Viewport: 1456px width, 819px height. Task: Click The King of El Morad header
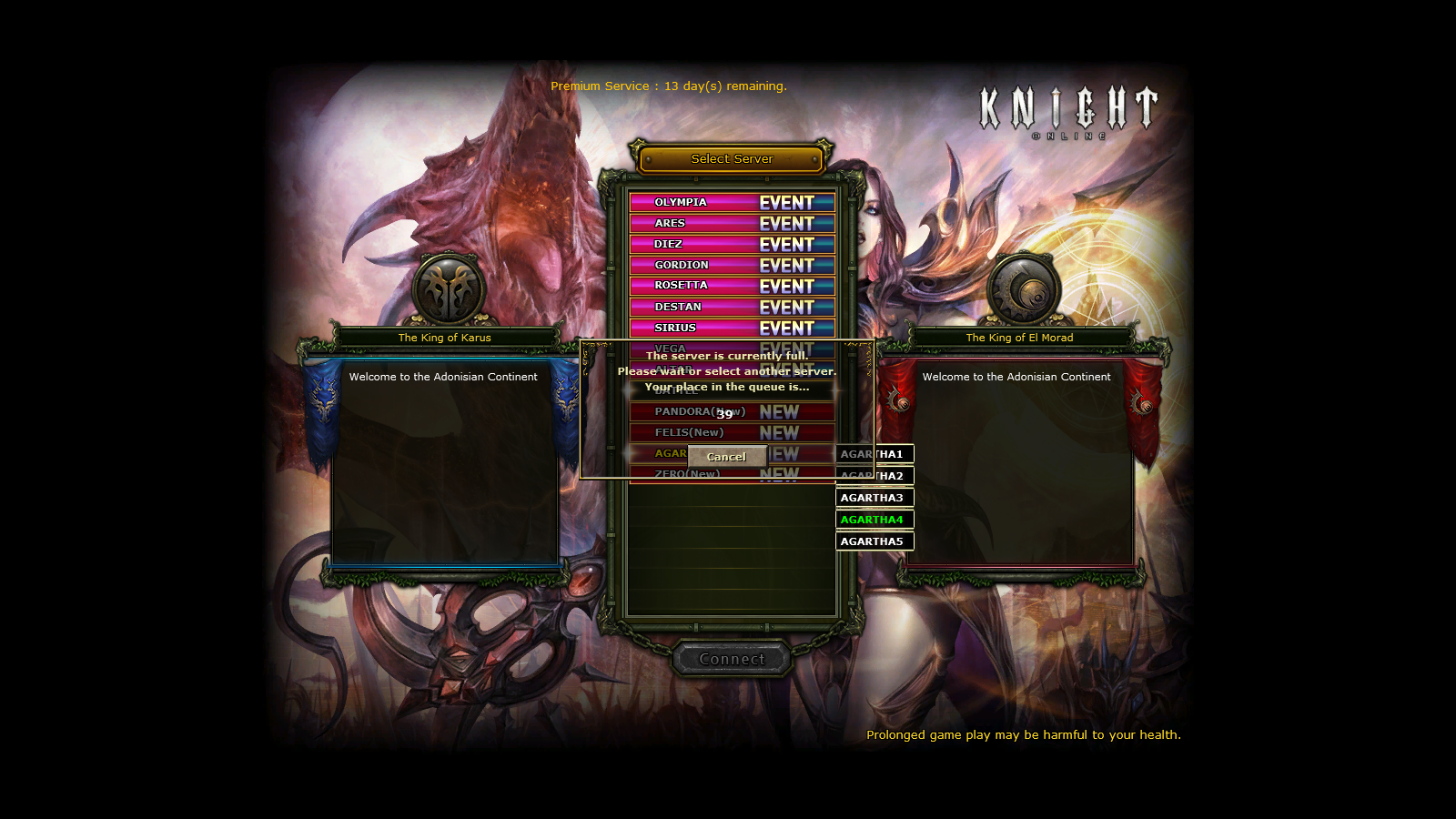pyautogui.click(x=1020, y=337)
